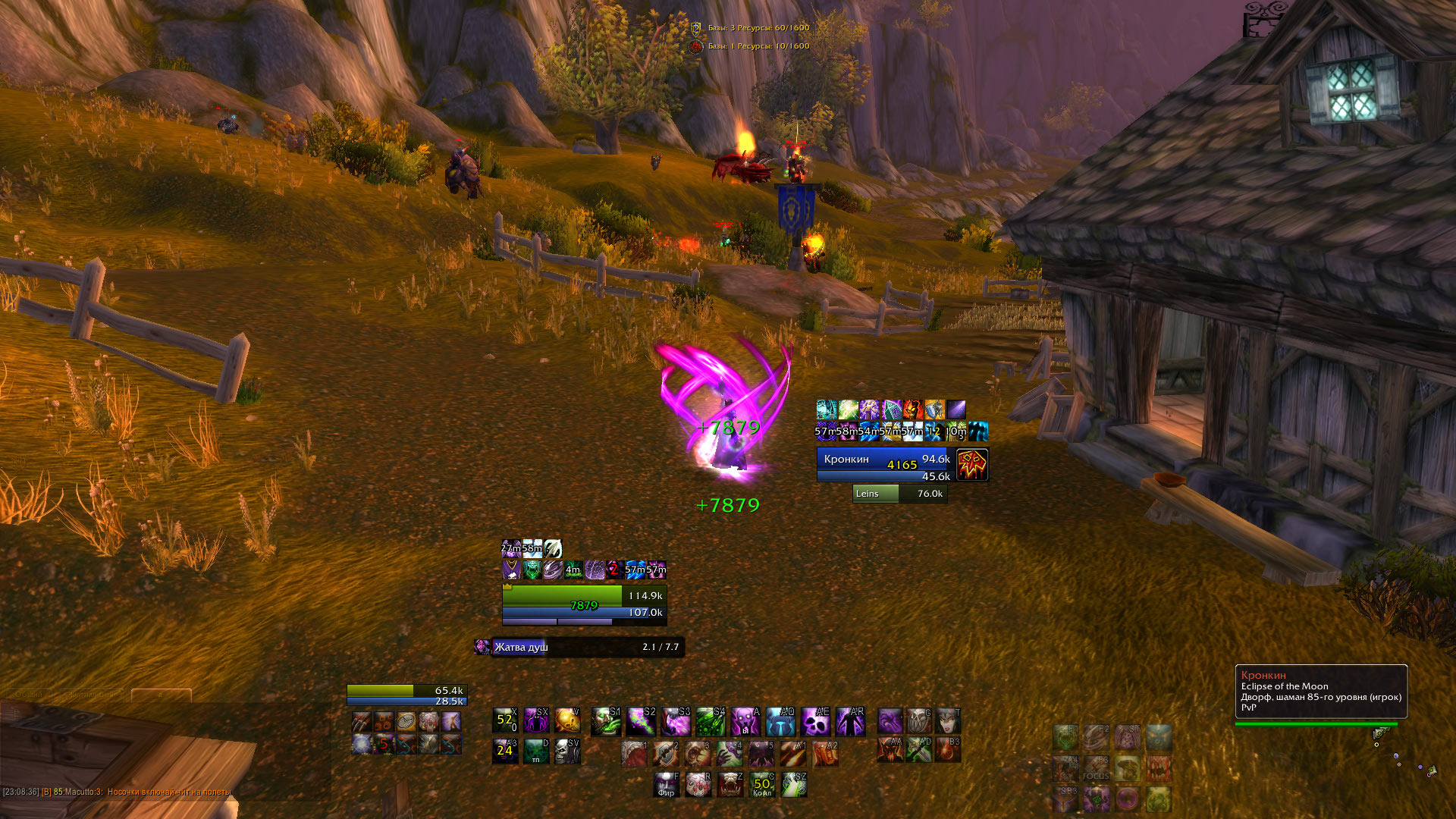This screenshot has width=1456, height=819.
Task: Activate the skeleton ability marked SV
Action: tap(567, 752)
